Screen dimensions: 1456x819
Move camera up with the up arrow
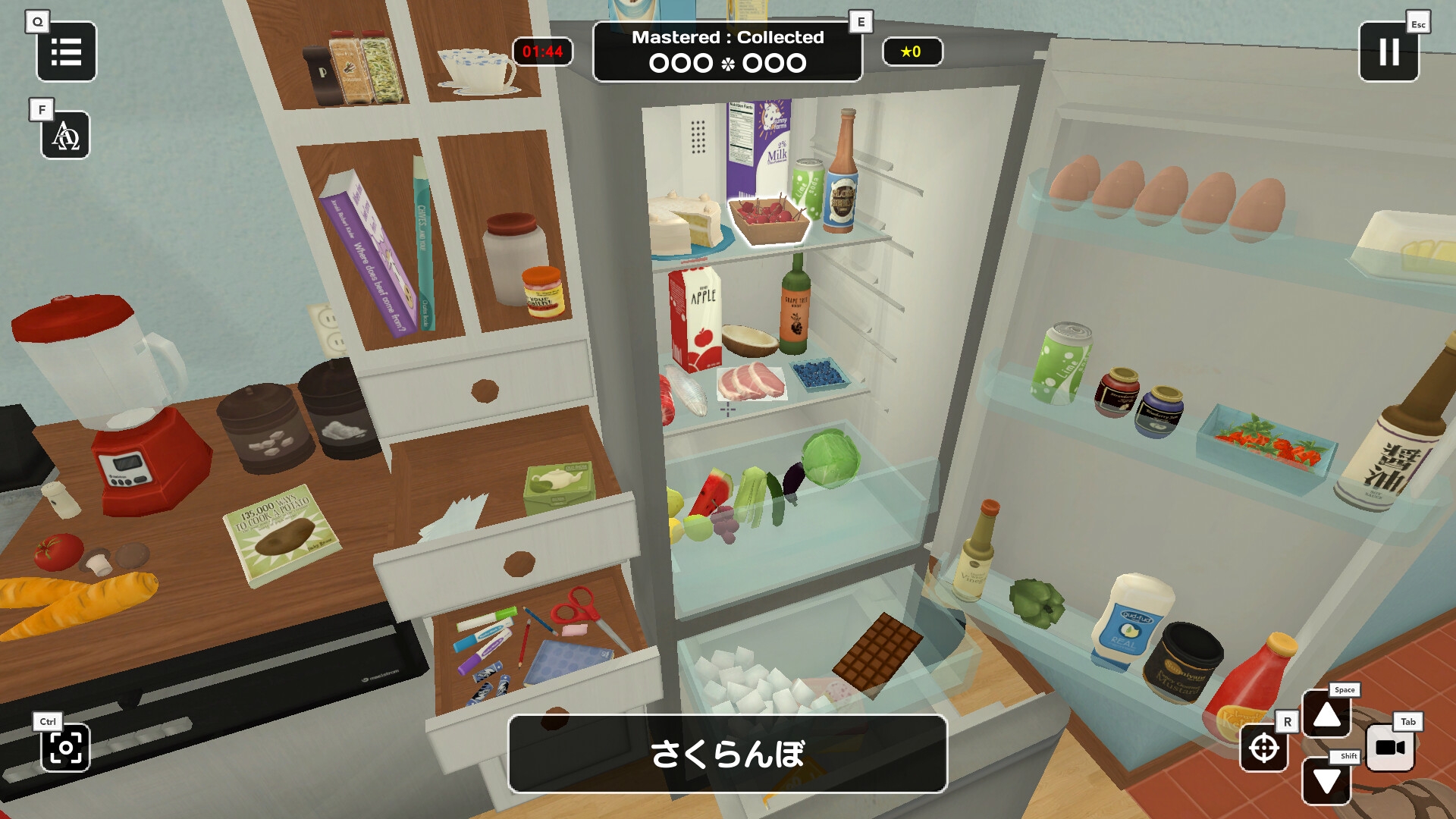pyautogui.click(x=1326, y=714)
